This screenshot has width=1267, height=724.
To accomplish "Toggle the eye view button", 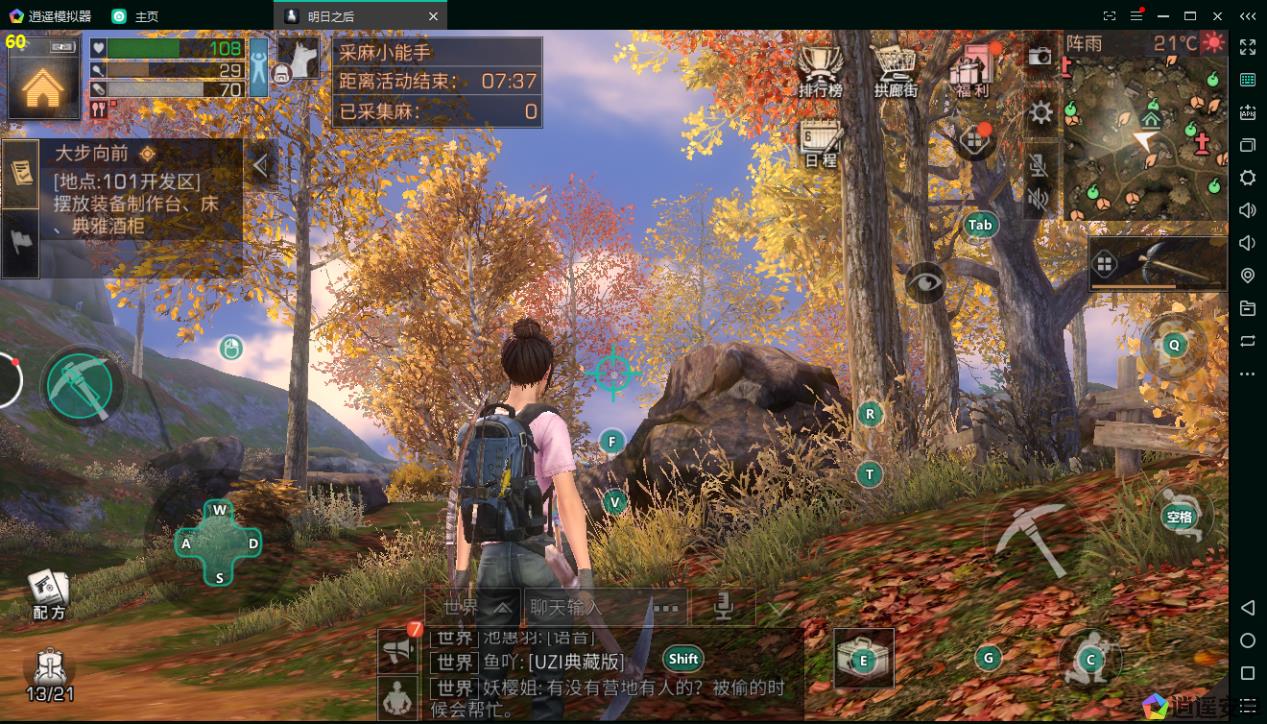I will pos(926,283).
